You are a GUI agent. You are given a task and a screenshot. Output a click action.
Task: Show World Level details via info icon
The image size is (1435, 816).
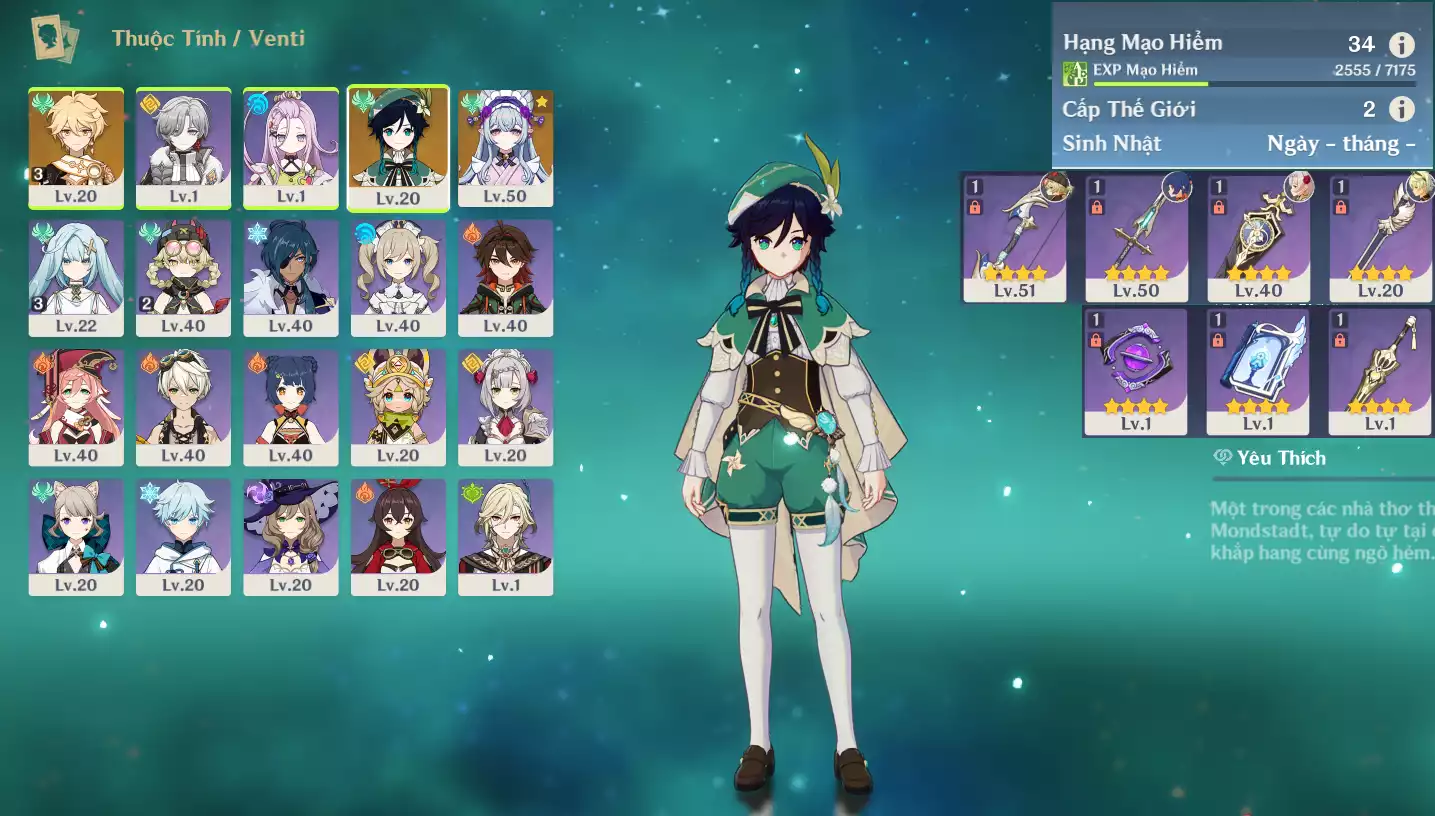(1402, 109)
